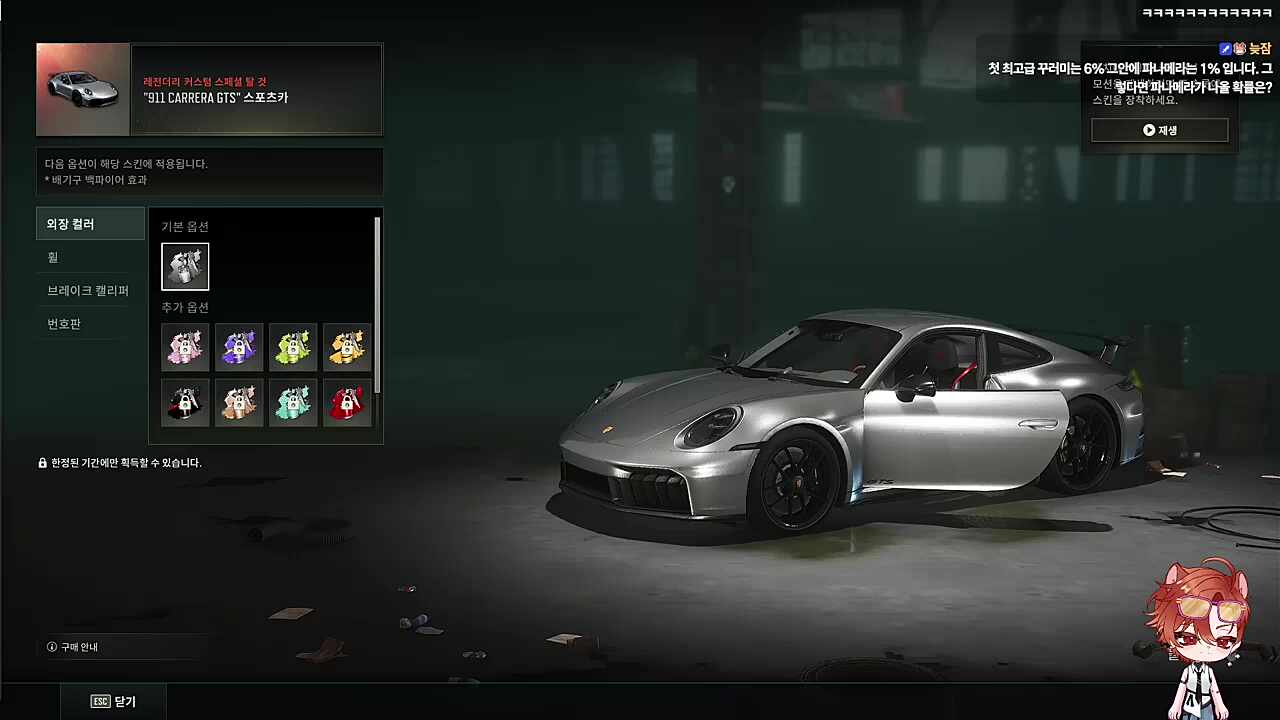Viewport: 1280px width, 720px height.
Task: Click the 911 Carrera GTS skin thumbnail
Action: click(83, 89)
